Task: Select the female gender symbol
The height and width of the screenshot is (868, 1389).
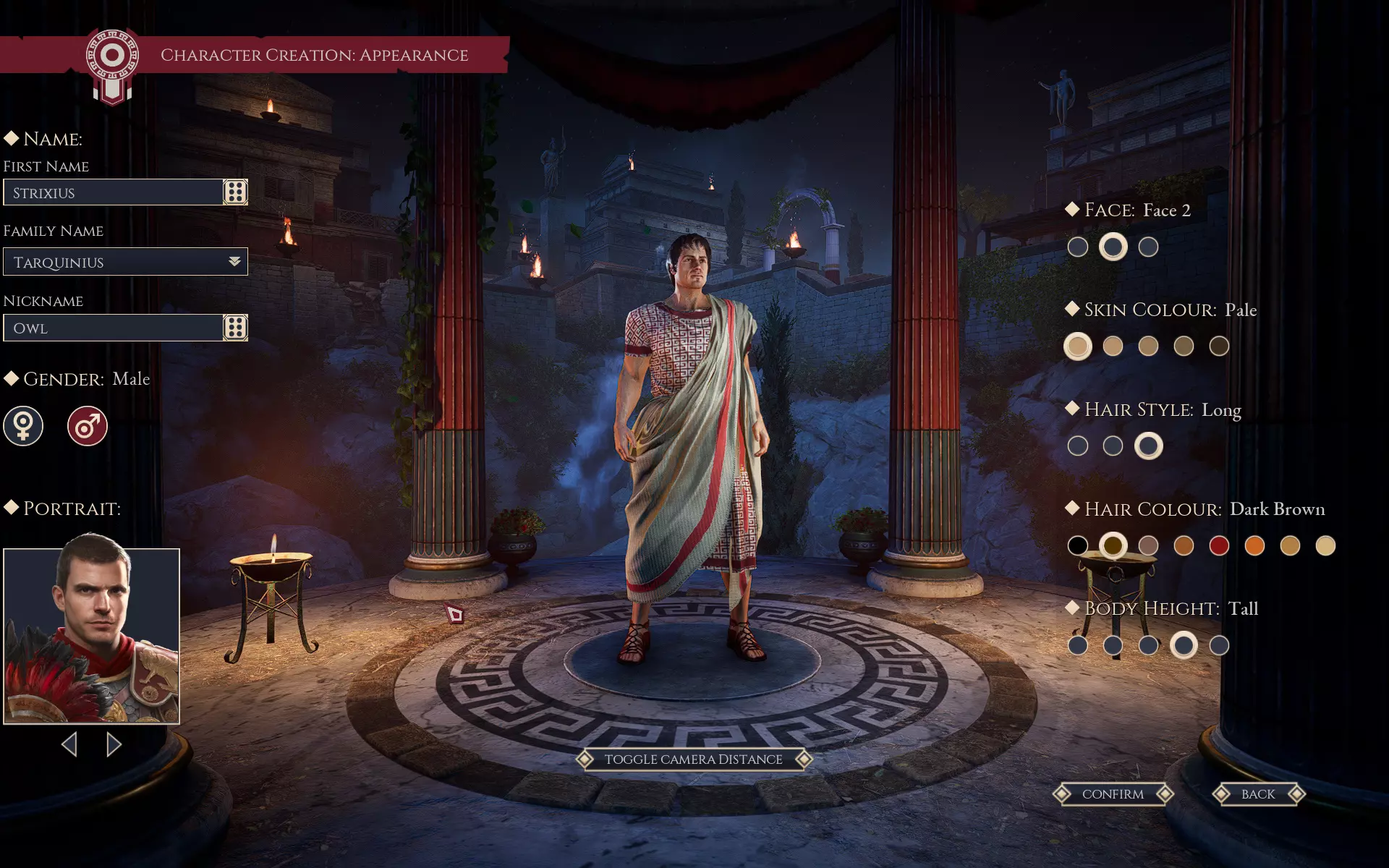Action: point(23,426)
